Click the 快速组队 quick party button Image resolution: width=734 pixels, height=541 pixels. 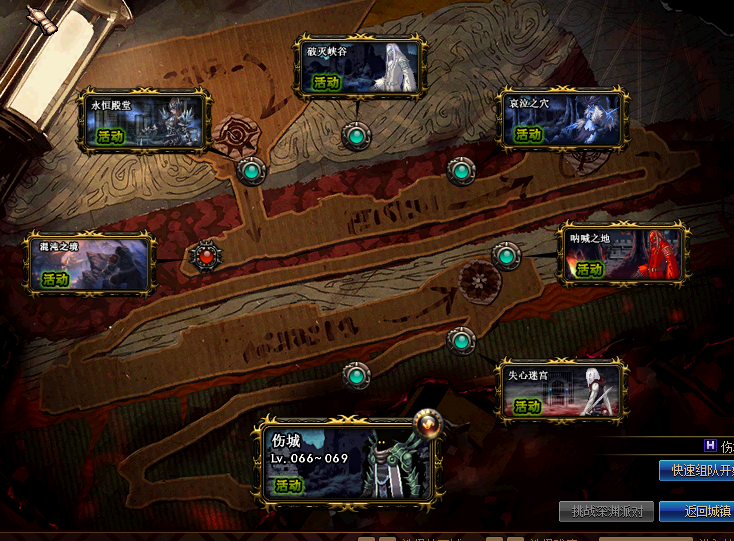pos(696,470)
